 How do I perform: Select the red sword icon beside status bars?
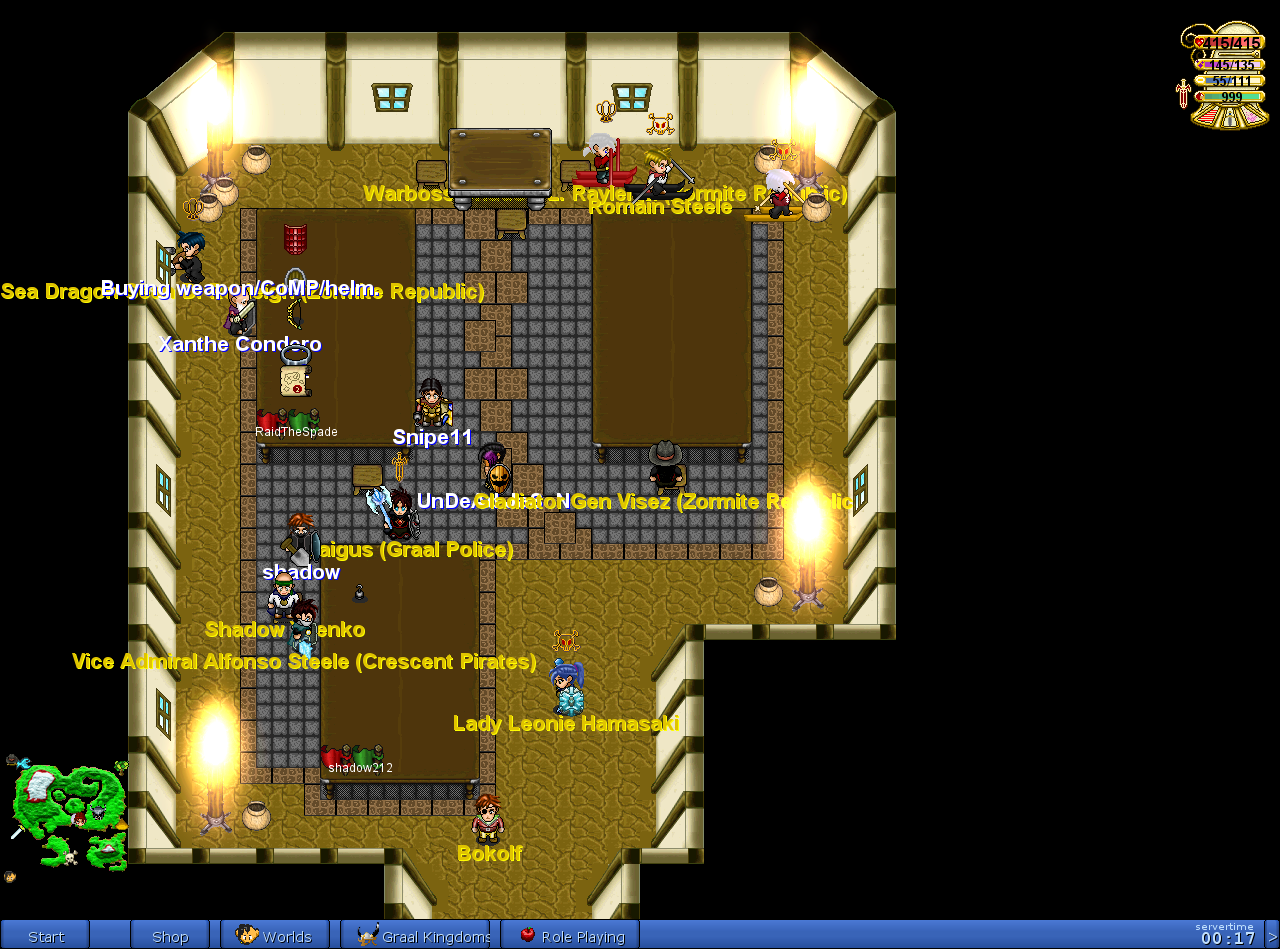point(1183,94)
